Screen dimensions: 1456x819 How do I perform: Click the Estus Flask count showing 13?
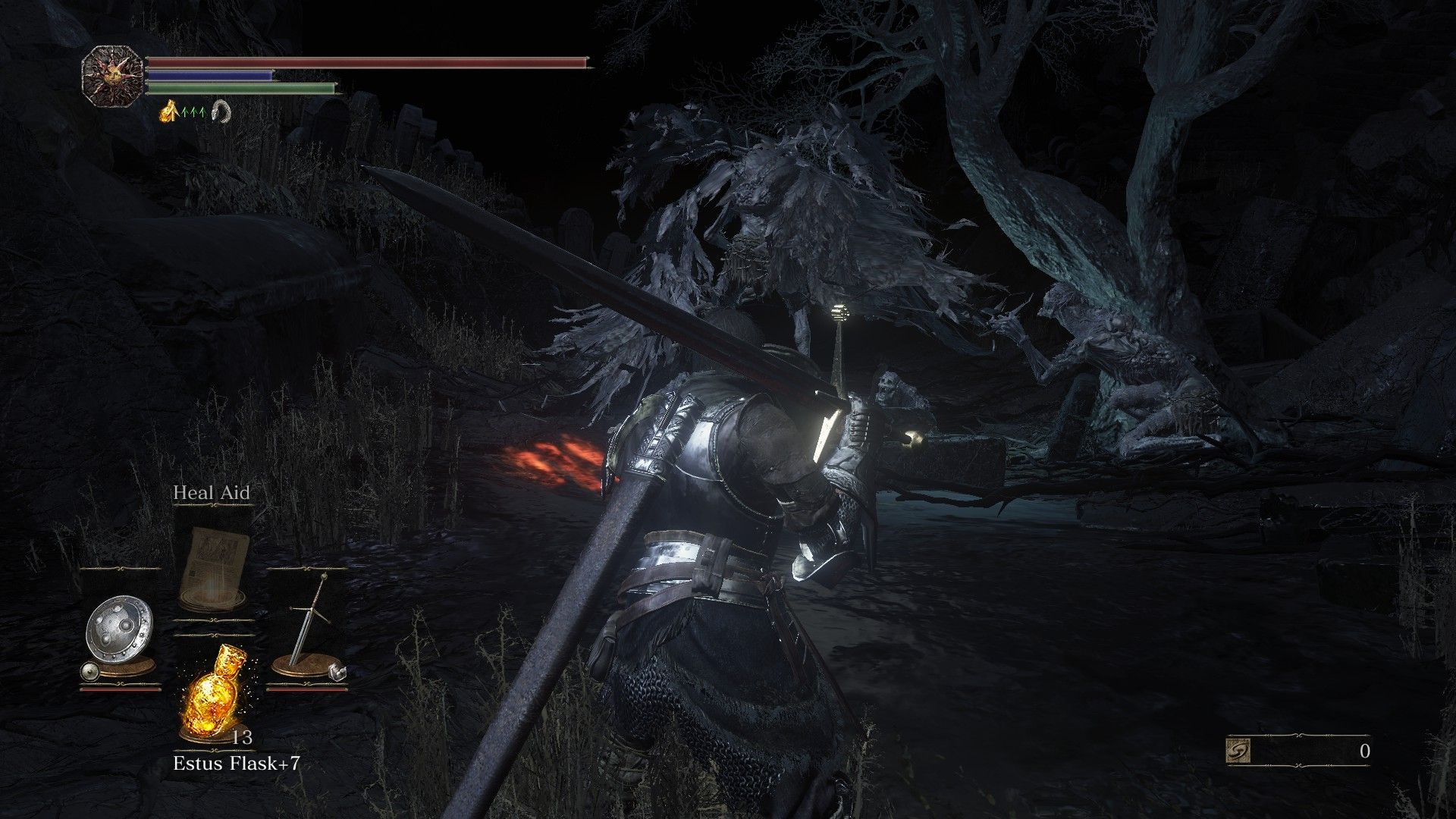[242, 737]
